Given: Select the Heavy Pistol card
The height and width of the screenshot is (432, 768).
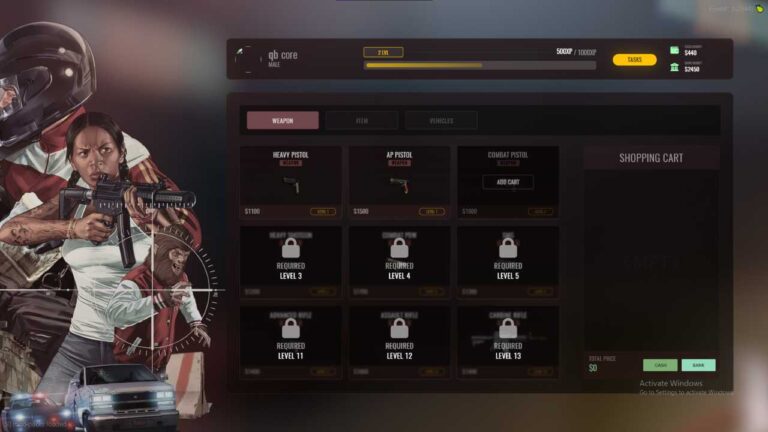Looking at the screenshot, I should coord(290,182).
